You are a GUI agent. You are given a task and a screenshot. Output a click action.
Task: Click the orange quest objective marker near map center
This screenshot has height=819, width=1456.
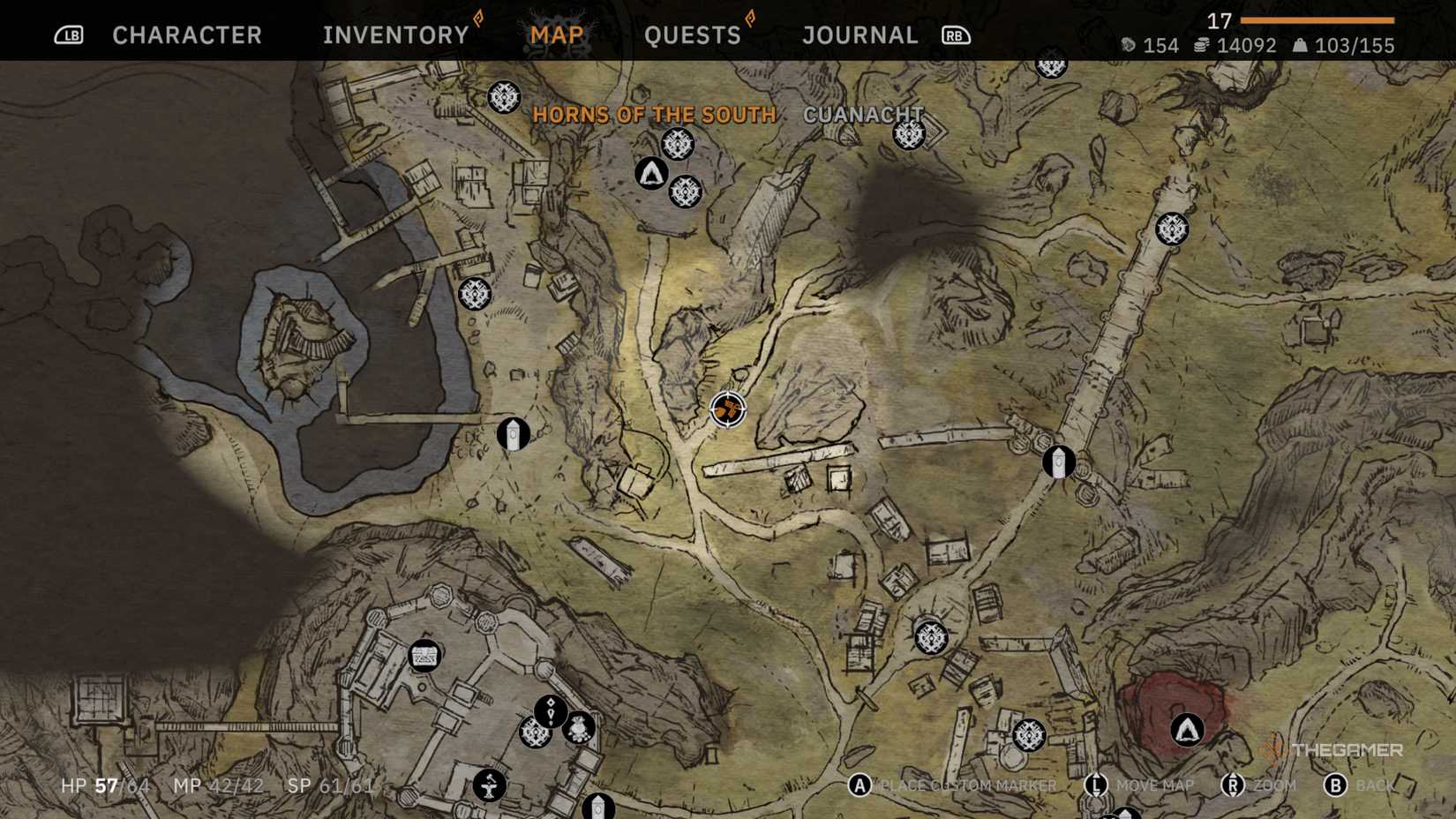(726, 411)
